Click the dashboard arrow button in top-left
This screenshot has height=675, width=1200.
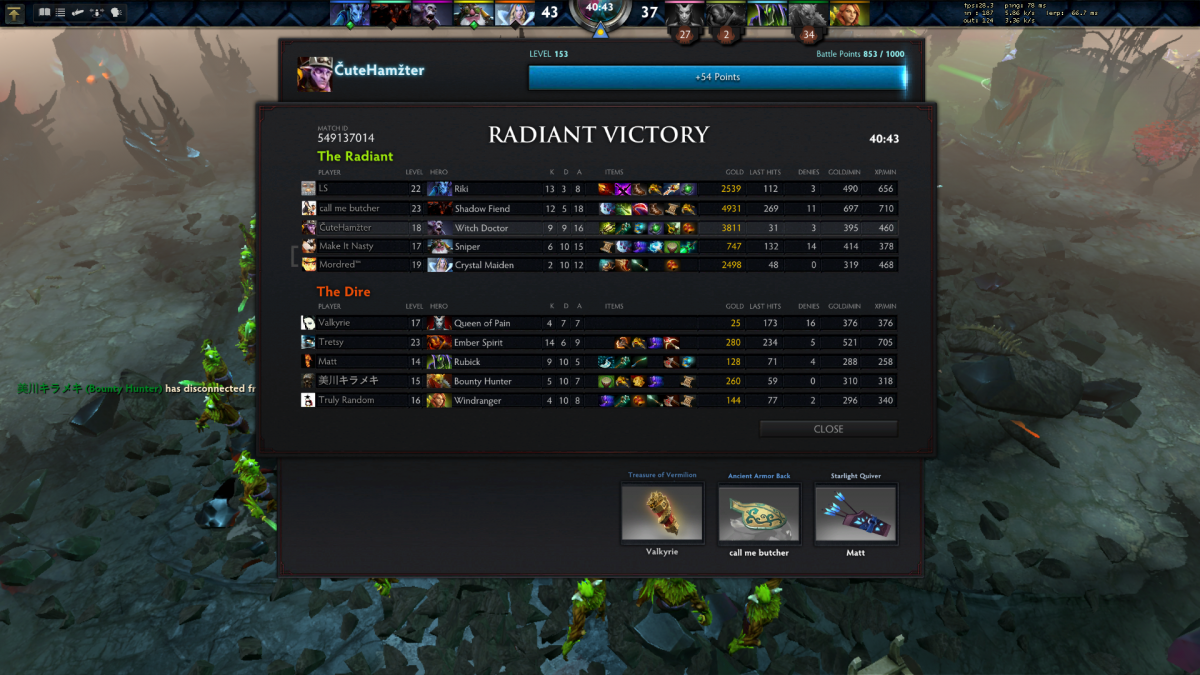pyautogui.click(x=15, y=13)
